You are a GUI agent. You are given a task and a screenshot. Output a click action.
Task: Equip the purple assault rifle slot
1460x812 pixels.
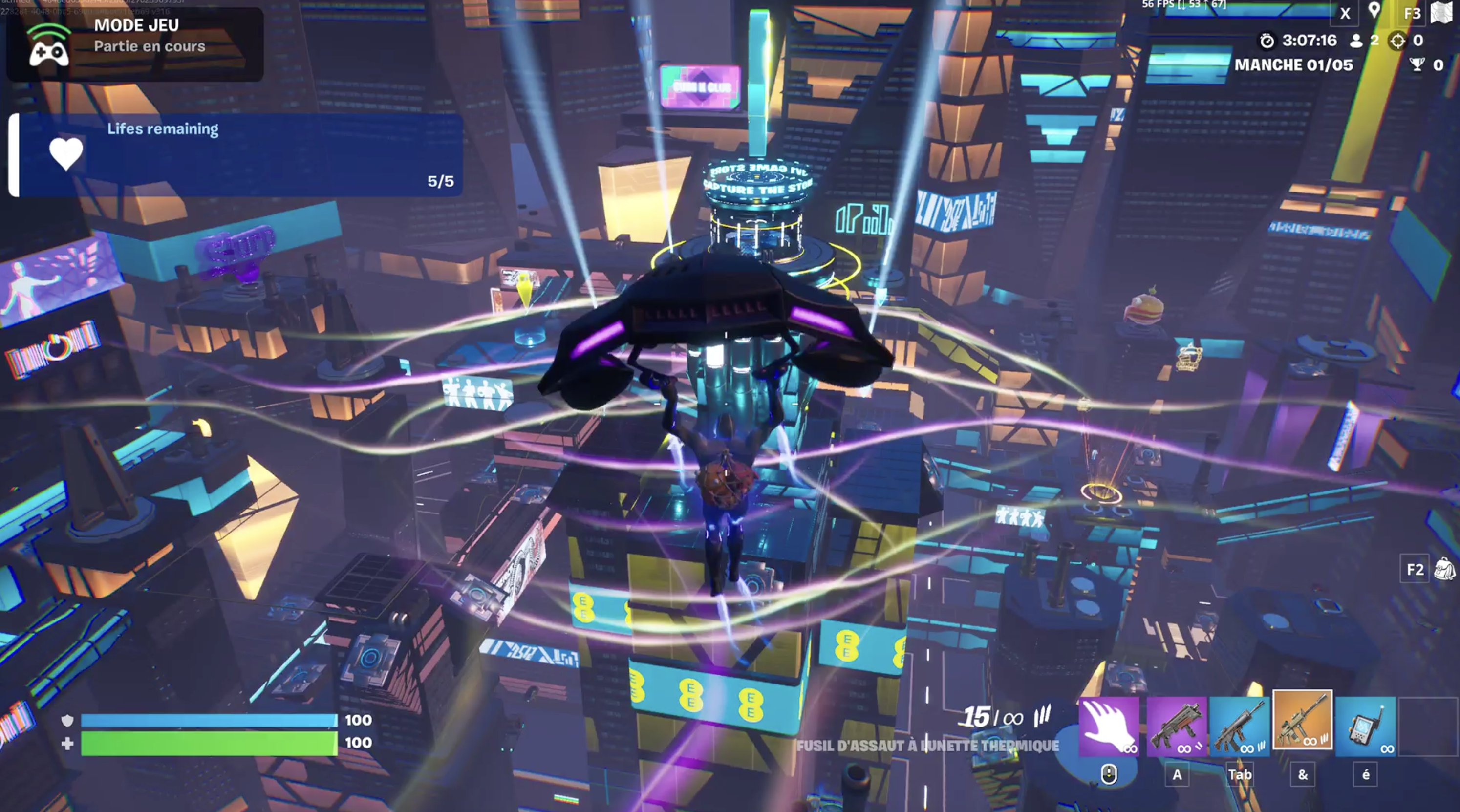(1177, 727)
